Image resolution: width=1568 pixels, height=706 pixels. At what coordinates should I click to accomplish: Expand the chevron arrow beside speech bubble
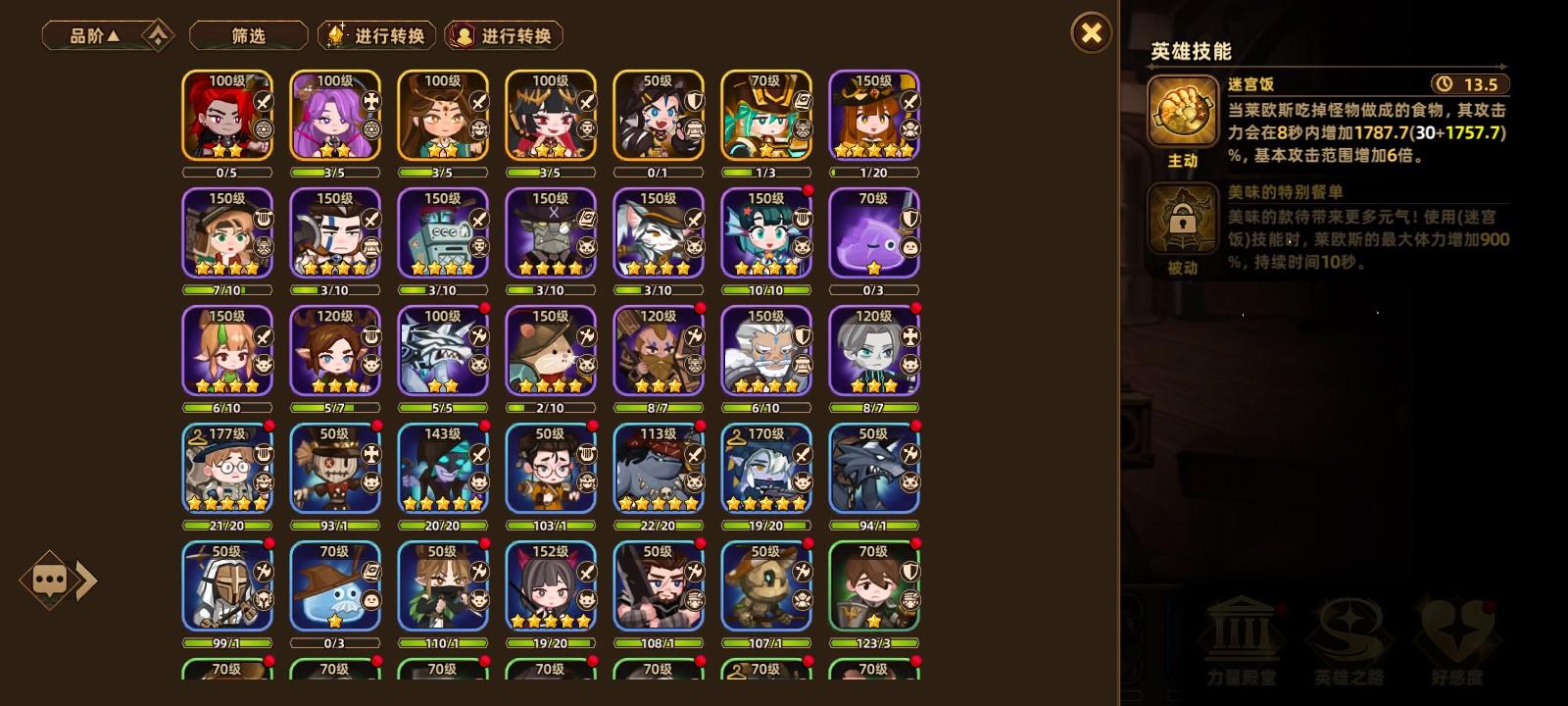[x=87, y=580]
